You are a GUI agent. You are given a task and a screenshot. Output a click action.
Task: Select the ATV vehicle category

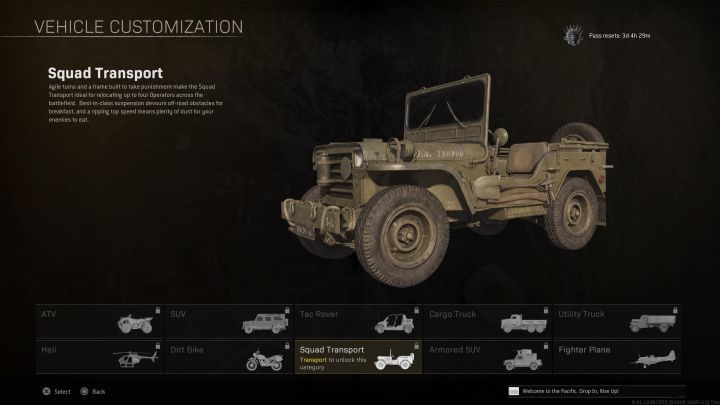tap(100, 321)
